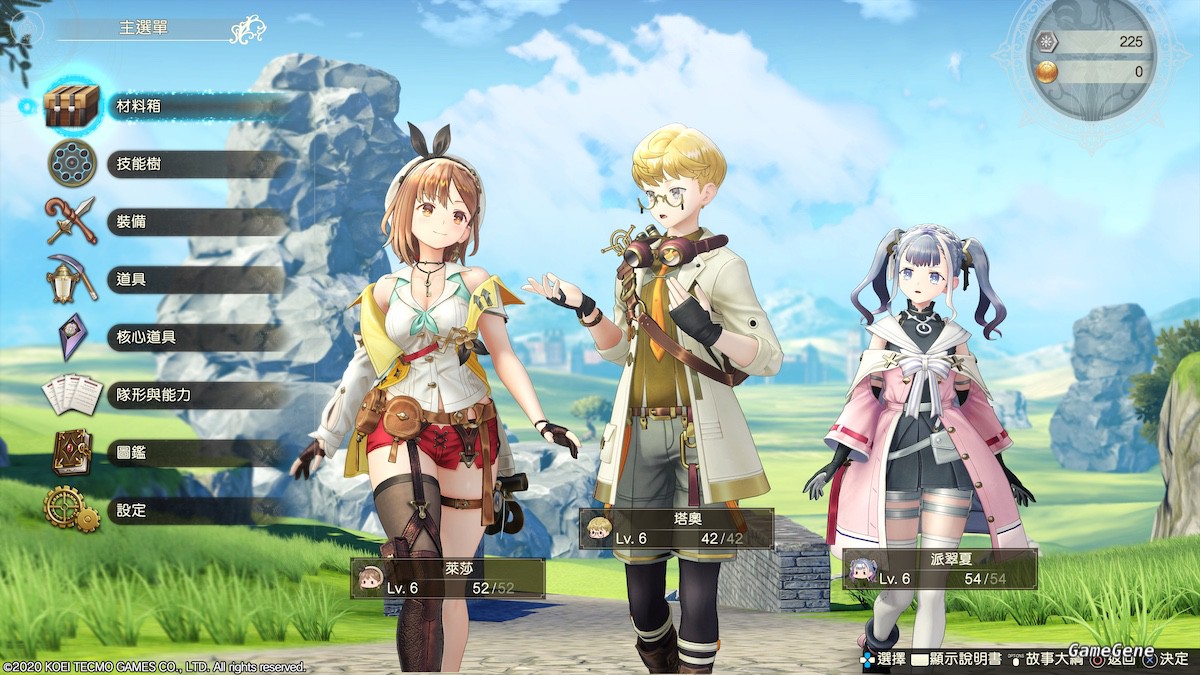Click the lantern and pickaxe icon
This screenshot has height=675, width=1200.
click(x=72, y=279)
